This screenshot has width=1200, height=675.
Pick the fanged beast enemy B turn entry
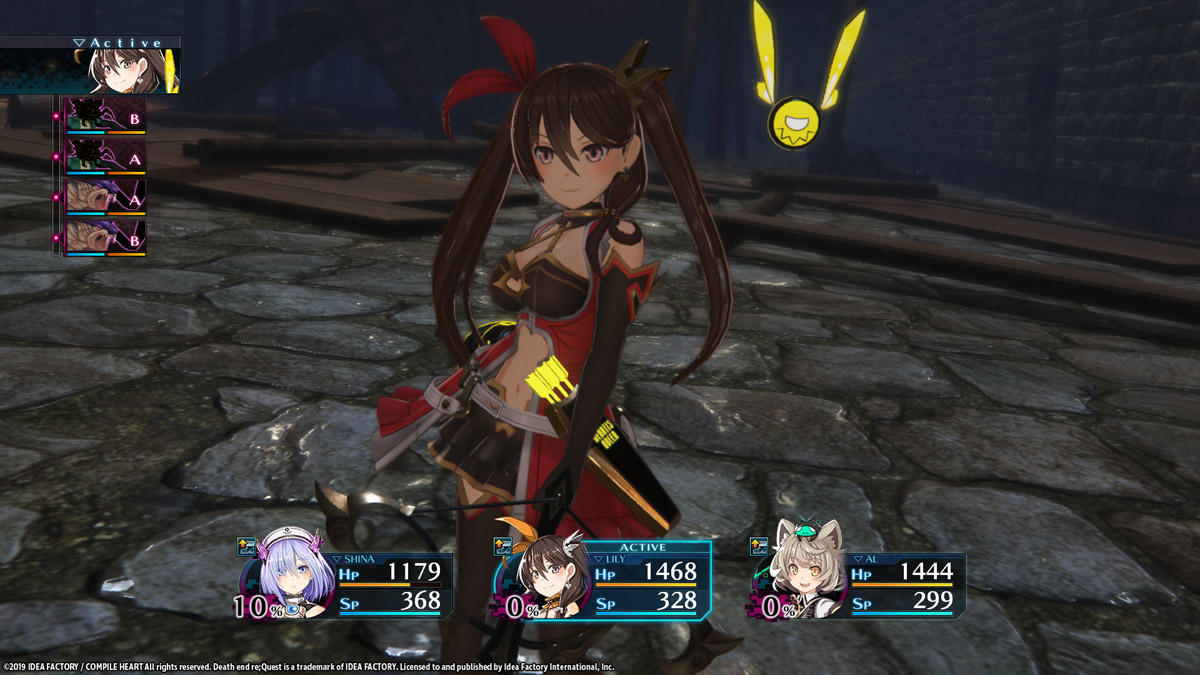105,237
